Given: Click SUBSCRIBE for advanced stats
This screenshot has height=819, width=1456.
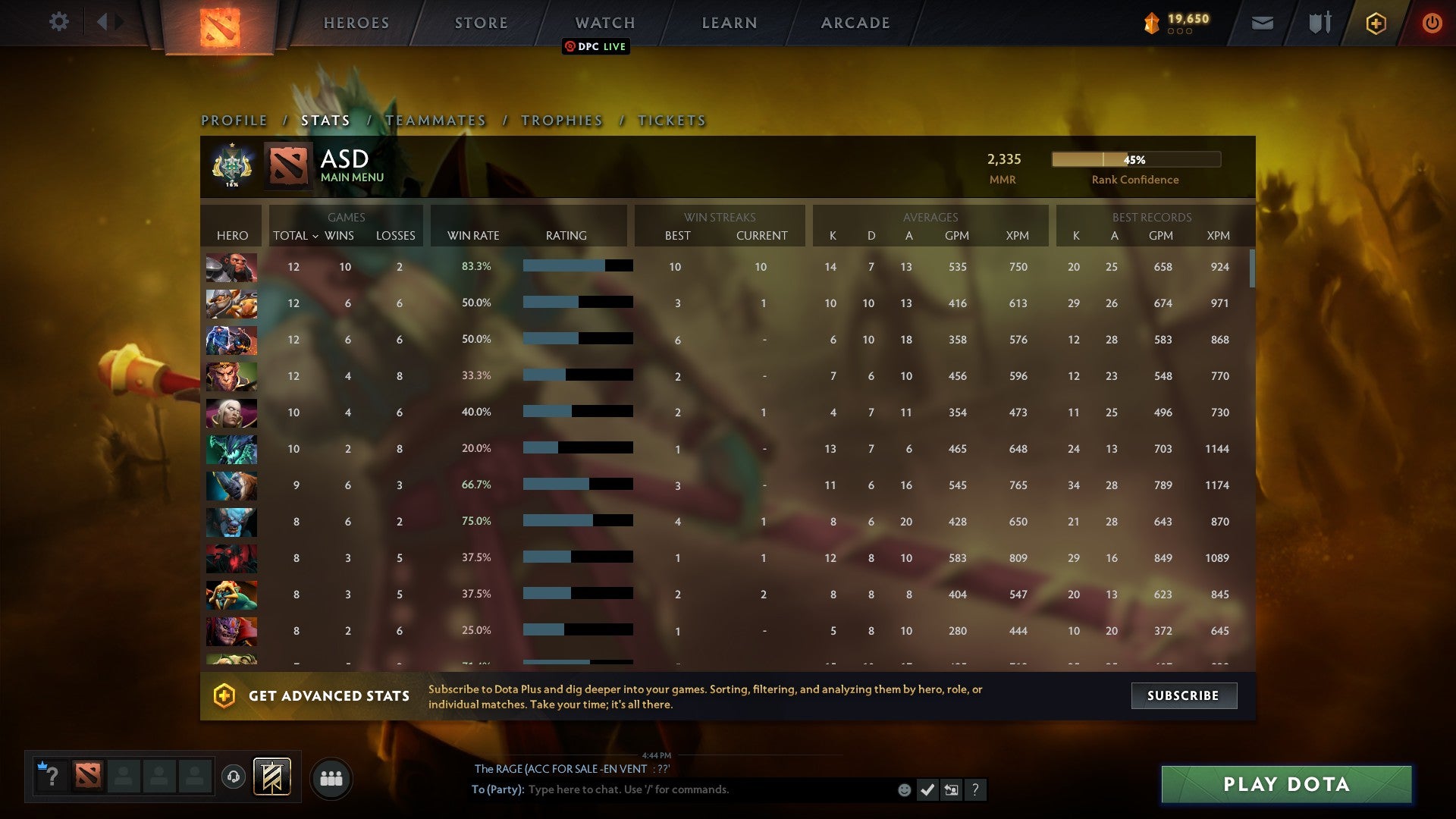Looking at the screenshot, I should pyautogui.click(x=1183, y=695).
